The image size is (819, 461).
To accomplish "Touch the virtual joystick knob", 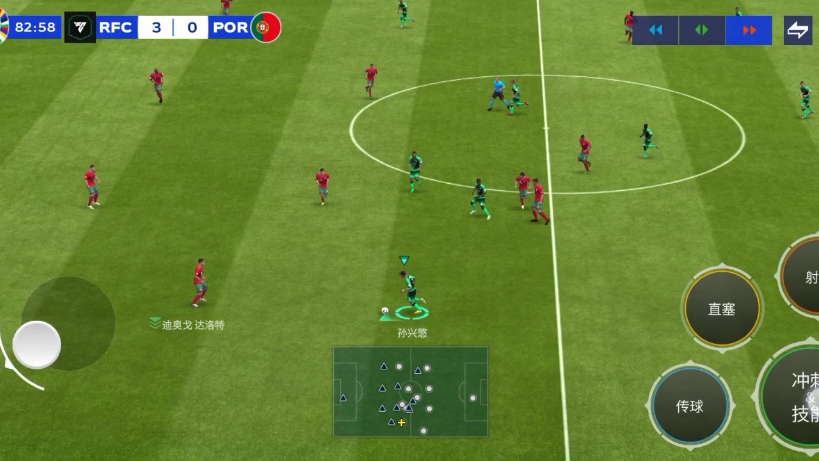I will 37,344.
